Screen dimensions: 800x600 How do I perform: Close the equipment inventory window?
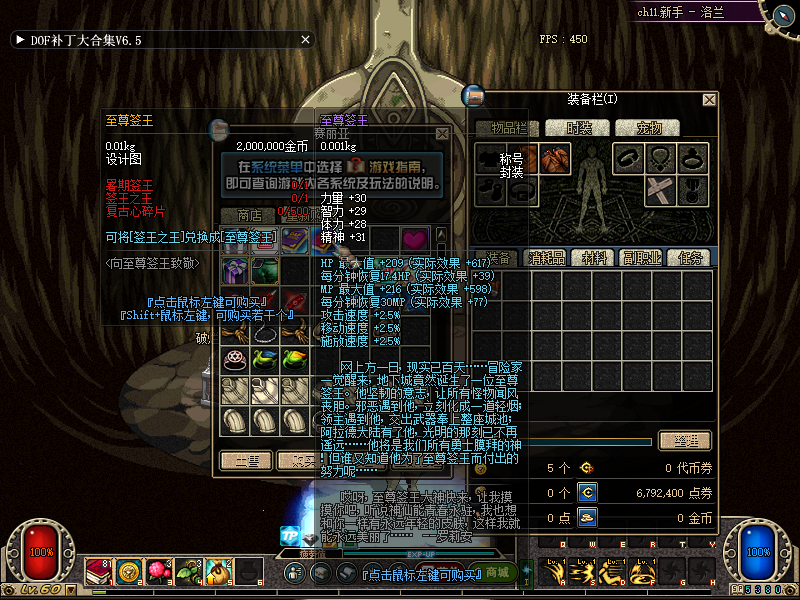[x=709, y=100]
